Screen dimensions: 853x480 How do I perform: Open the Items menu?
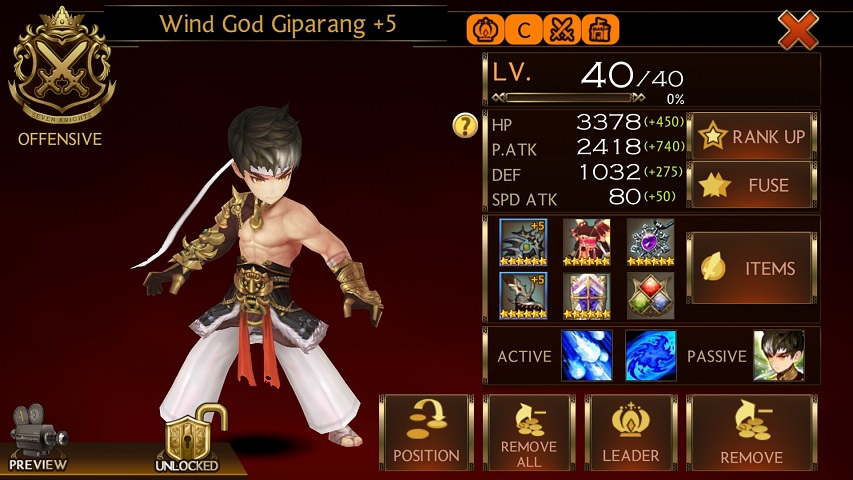pos(752,268)
